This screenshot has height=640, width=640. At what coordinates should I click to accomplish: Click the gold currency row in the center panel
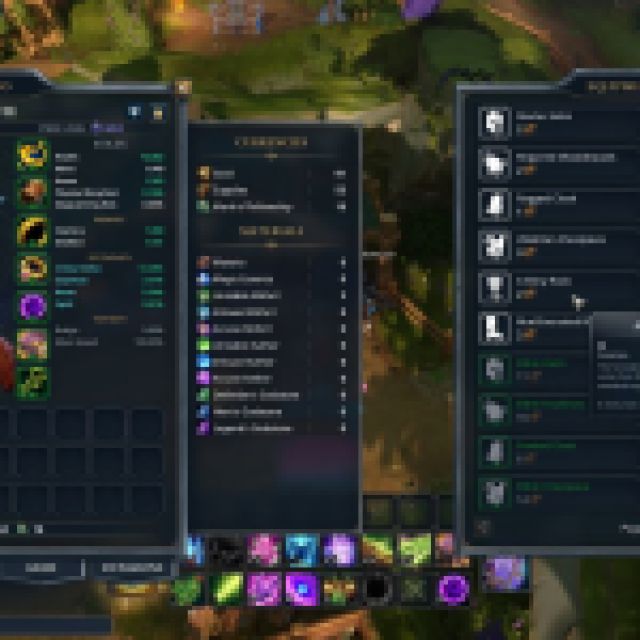click(270, 174)
